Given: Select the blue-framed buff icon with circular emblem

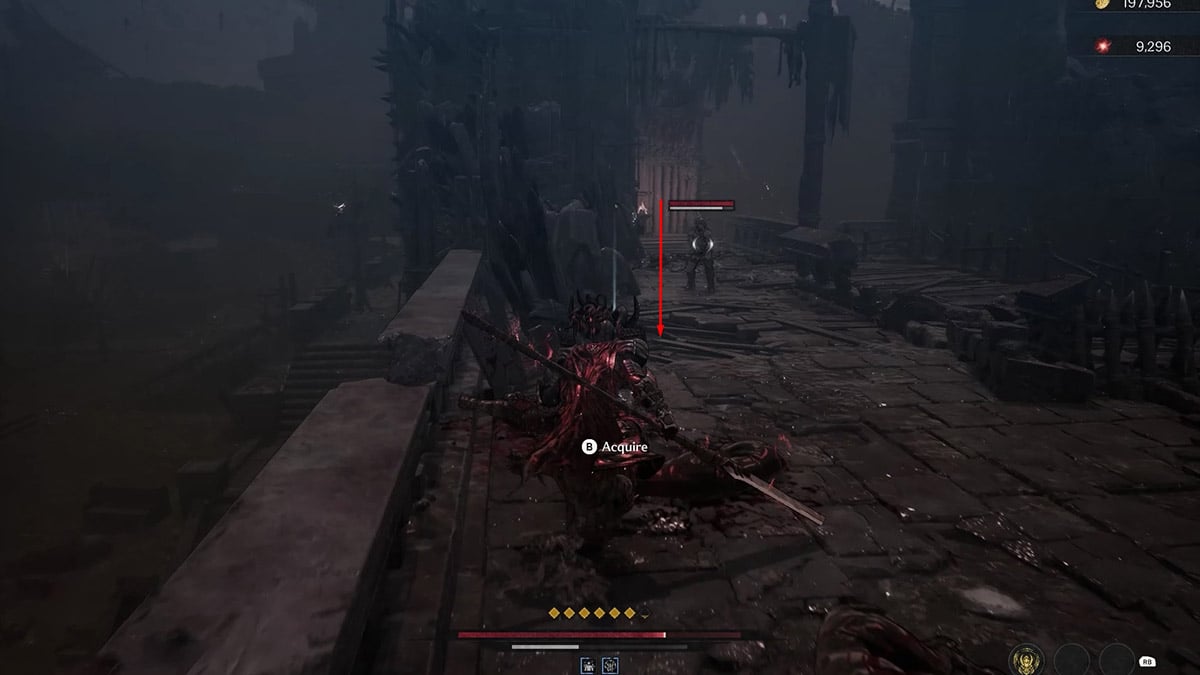Looking at the screenshot, I should (x=609, y=664).
